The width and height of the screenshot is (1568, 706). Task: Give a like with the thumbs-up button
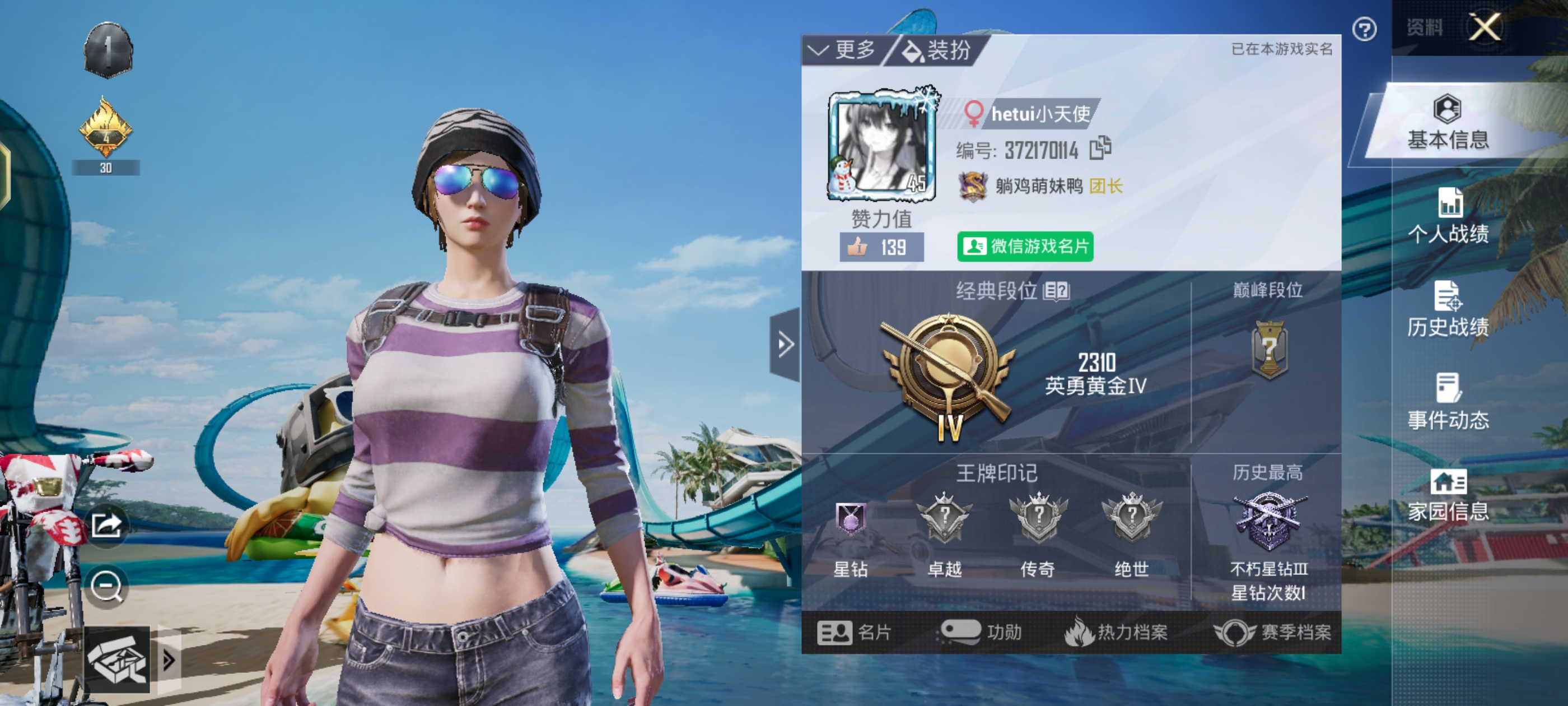tap(881, 247)
